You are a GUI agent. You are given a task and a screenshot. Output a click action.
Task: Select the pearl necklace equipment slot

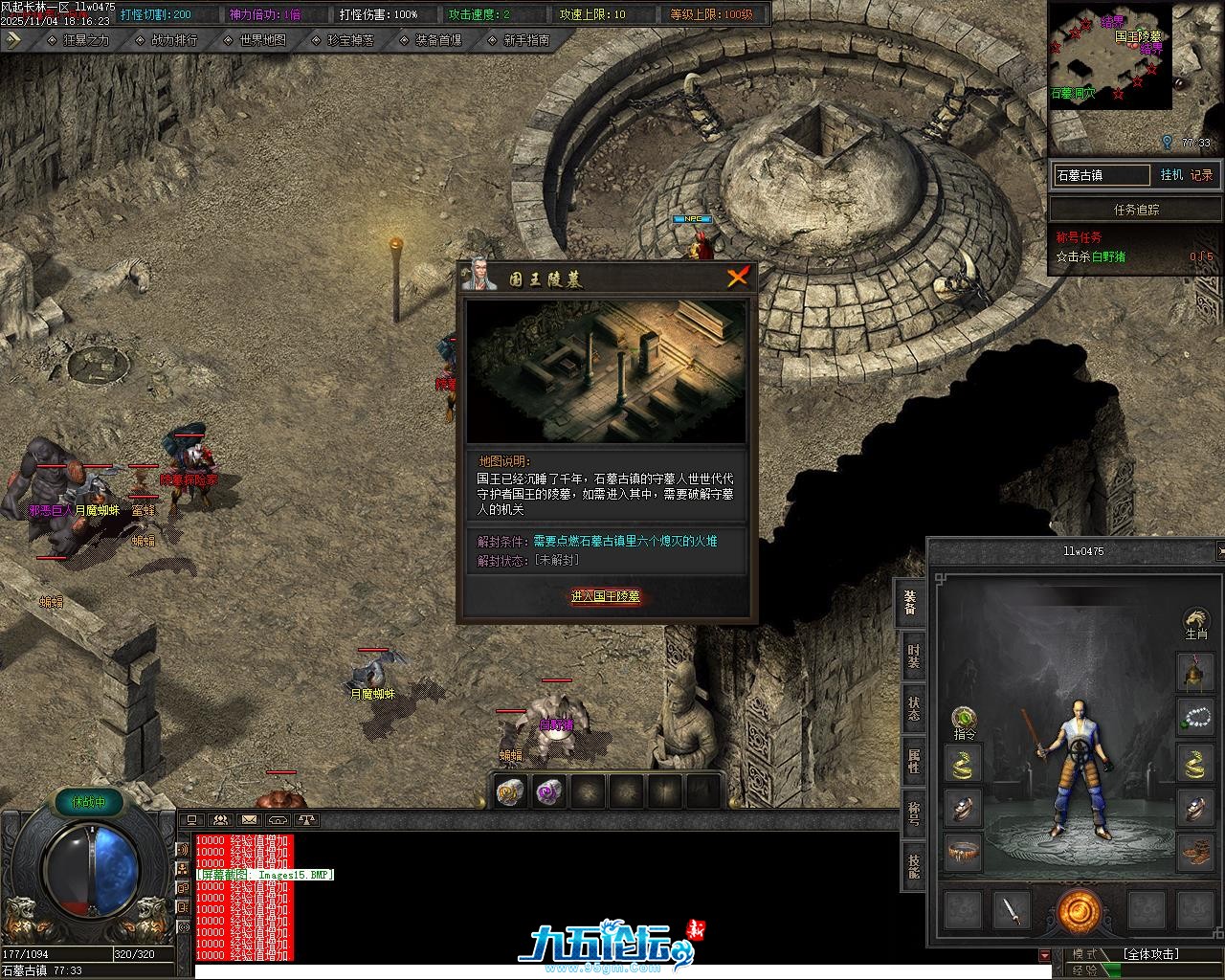tap(1193, 718)
